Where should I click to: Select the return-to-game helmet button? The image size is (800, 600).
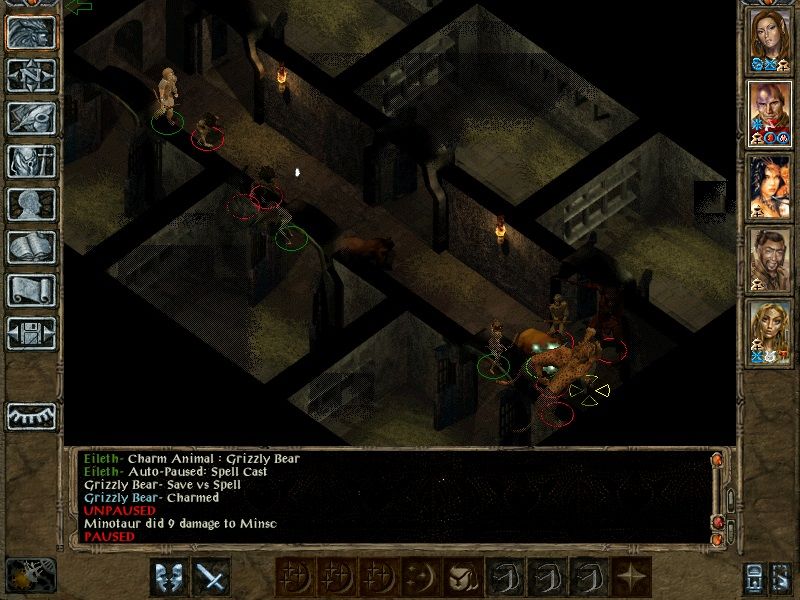(31, 32)
